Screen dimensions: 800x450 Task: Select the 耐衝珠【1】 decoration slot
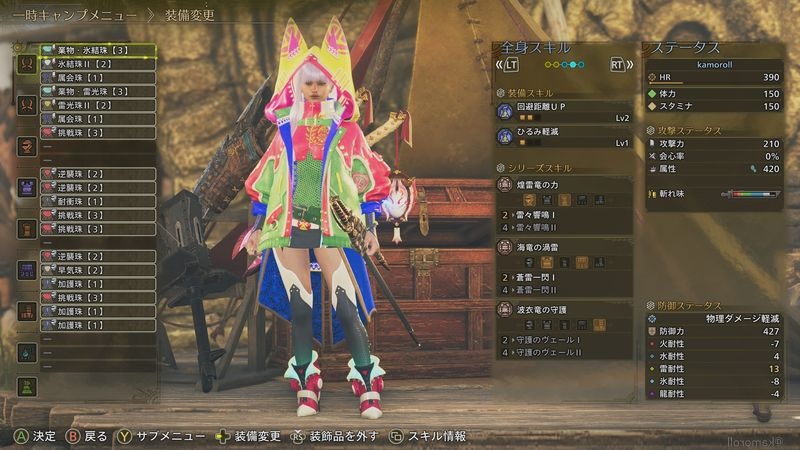[97, 201]
